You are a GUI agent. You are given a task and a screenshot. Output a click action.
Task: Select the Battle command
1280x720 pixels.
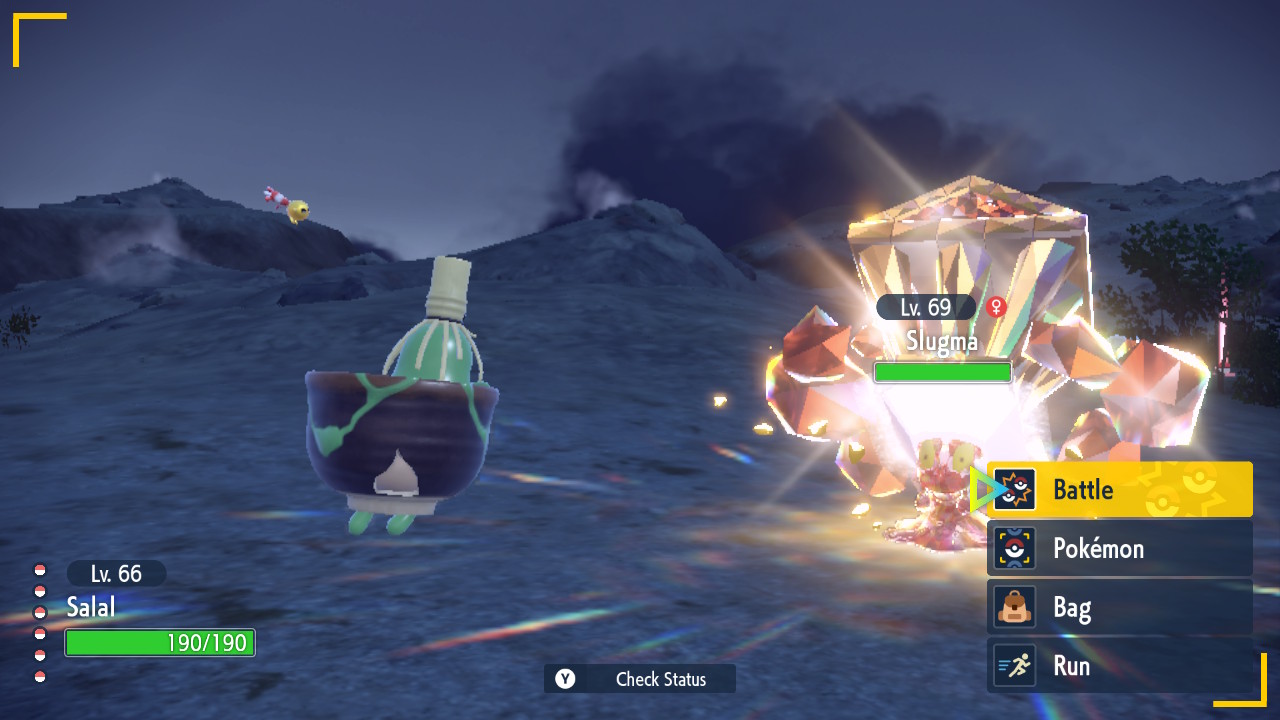coord(1119,490)
